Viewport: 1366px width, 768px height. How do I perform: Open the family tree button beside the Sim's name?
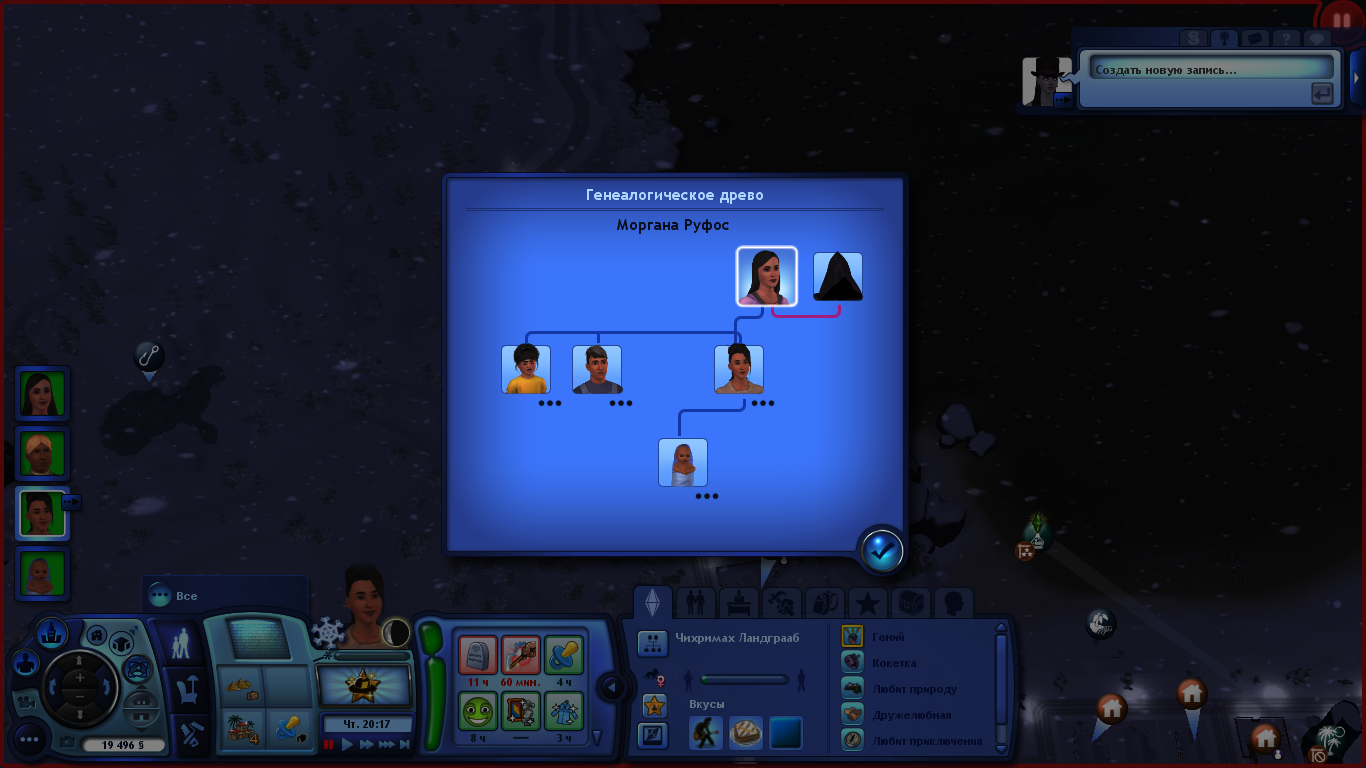point(652,643)
